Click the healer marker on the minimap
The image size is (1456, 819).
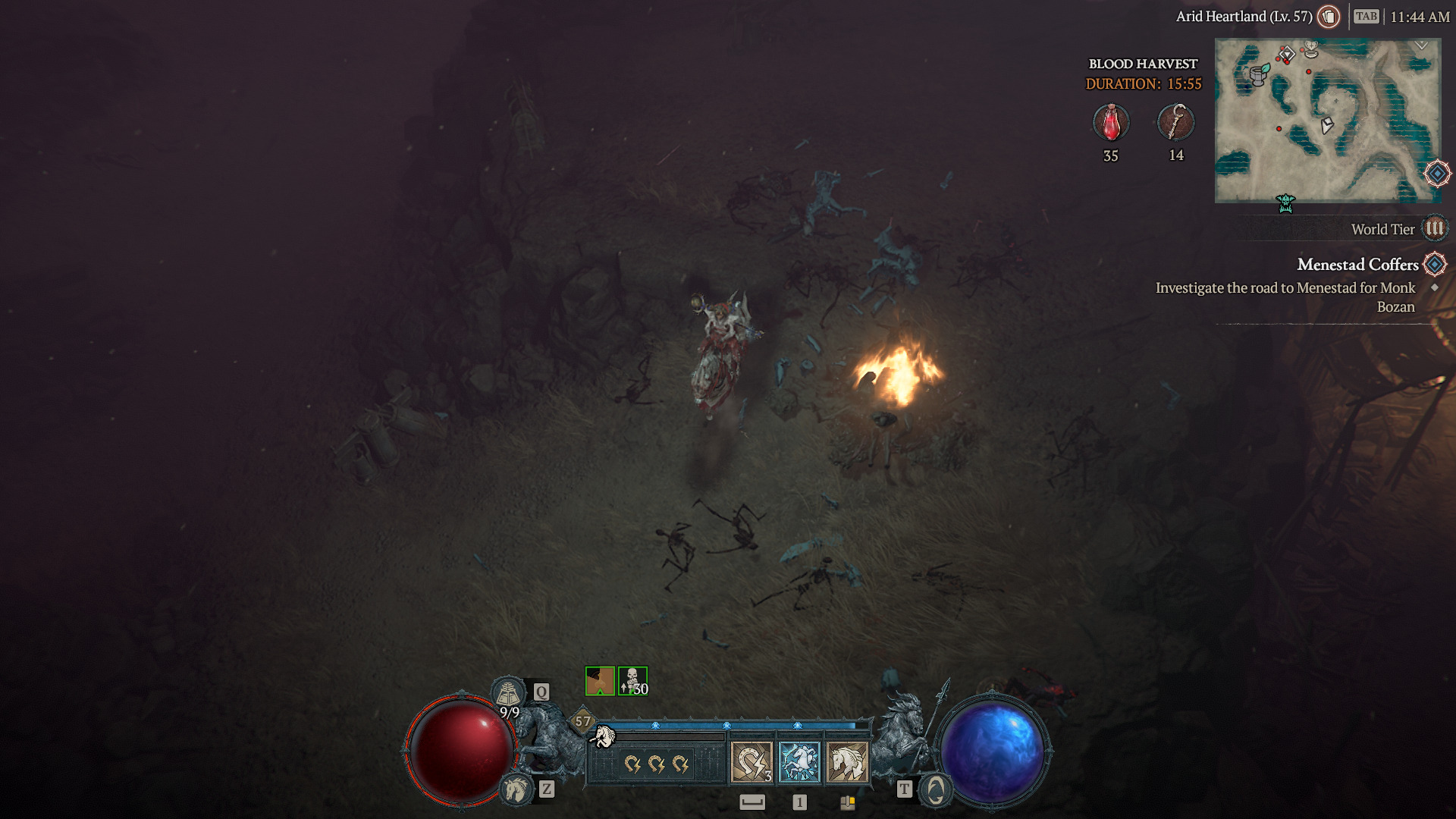click(x=1311, y=50)
